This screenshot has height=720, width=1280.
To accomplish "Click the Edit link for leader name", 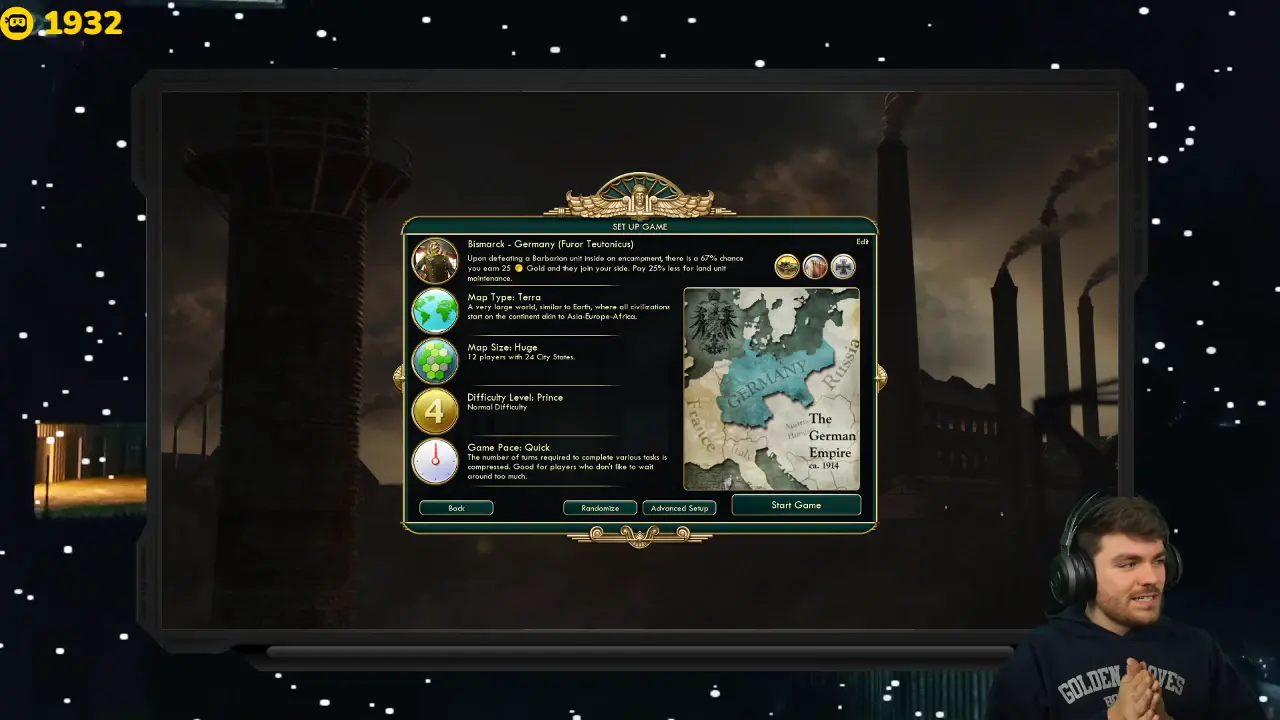I will coord(862,242).
